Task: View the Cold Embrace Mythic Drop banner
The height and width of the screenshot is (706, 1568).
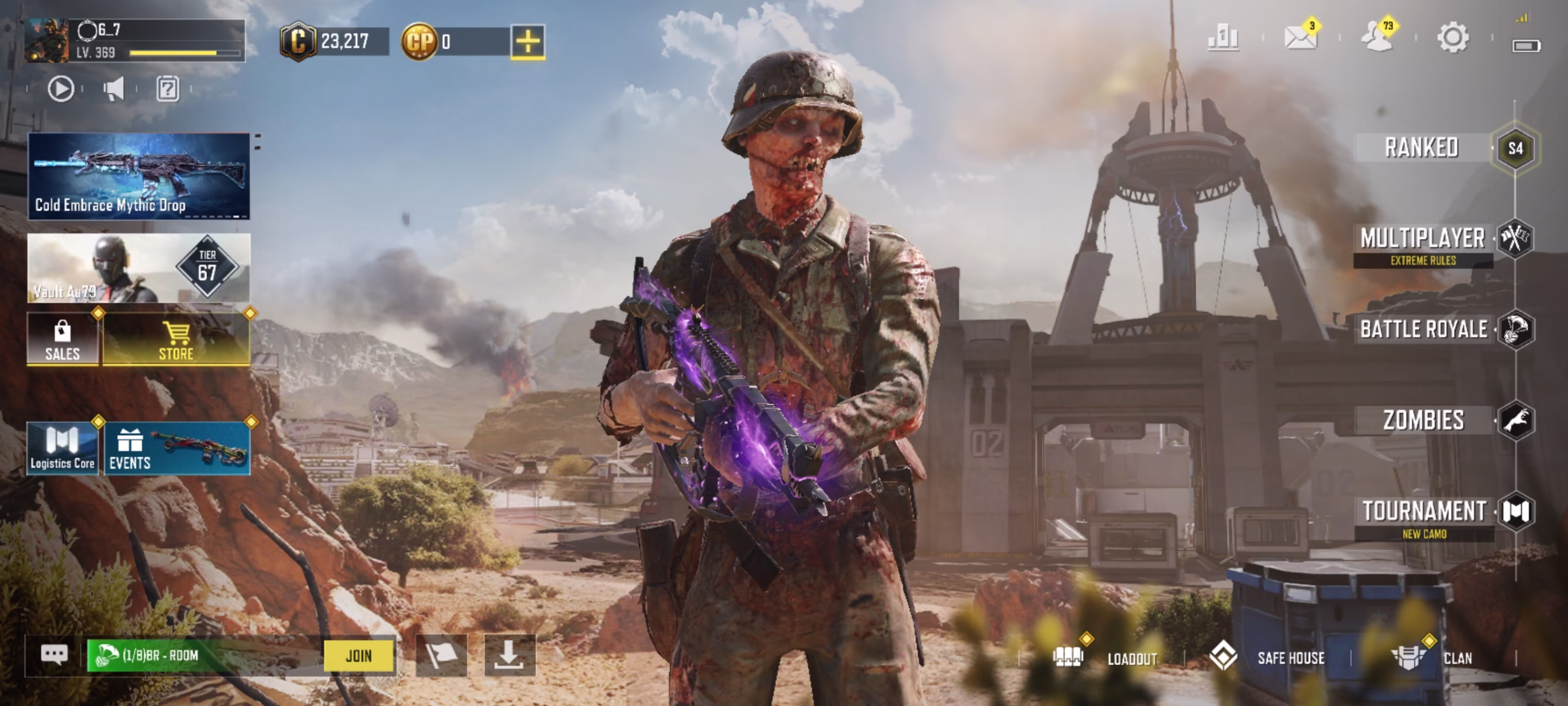Action: click(138, 176)
